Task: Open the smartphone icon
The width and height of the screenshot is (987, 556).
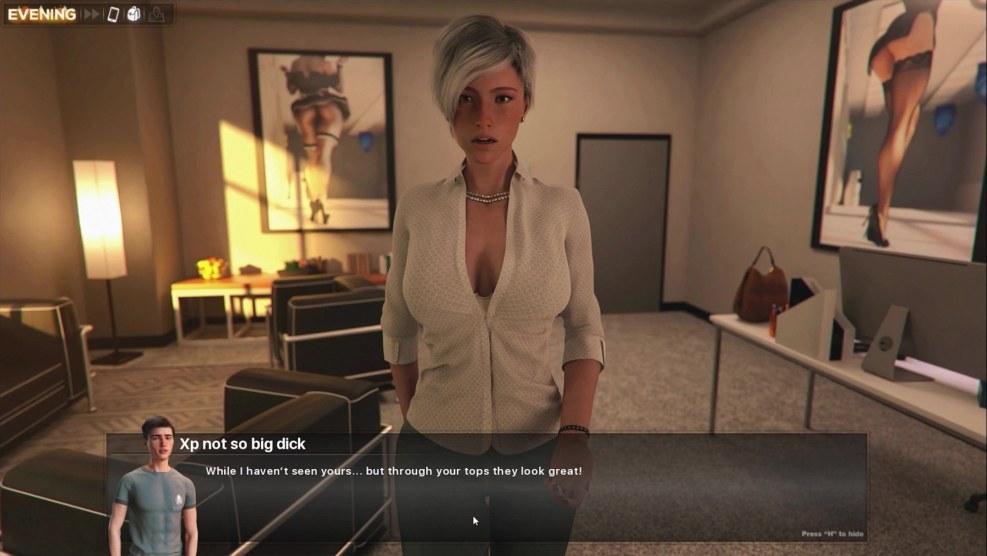Action: [113, 14]
